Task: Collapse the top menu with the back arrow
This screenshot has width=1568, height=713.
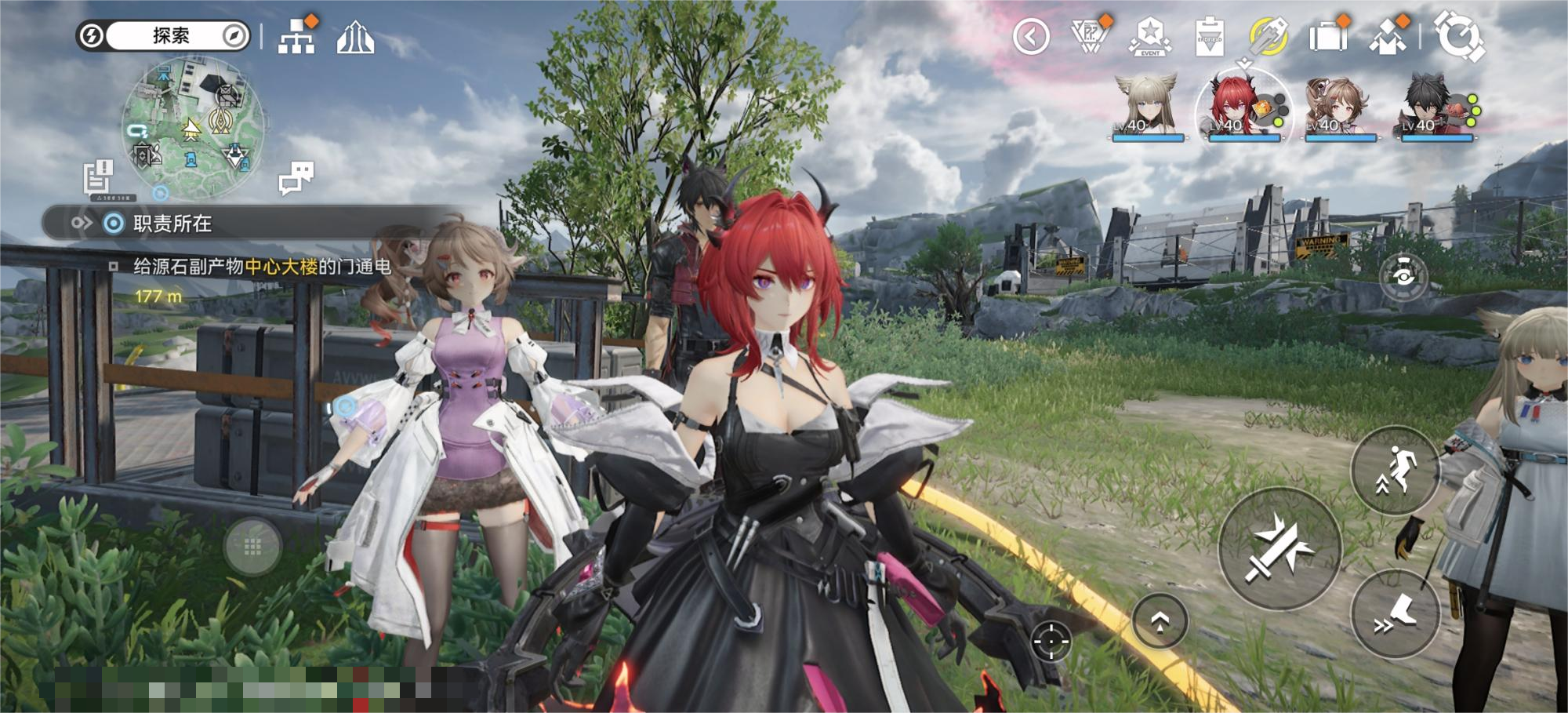Action: tap(1031, 37)
